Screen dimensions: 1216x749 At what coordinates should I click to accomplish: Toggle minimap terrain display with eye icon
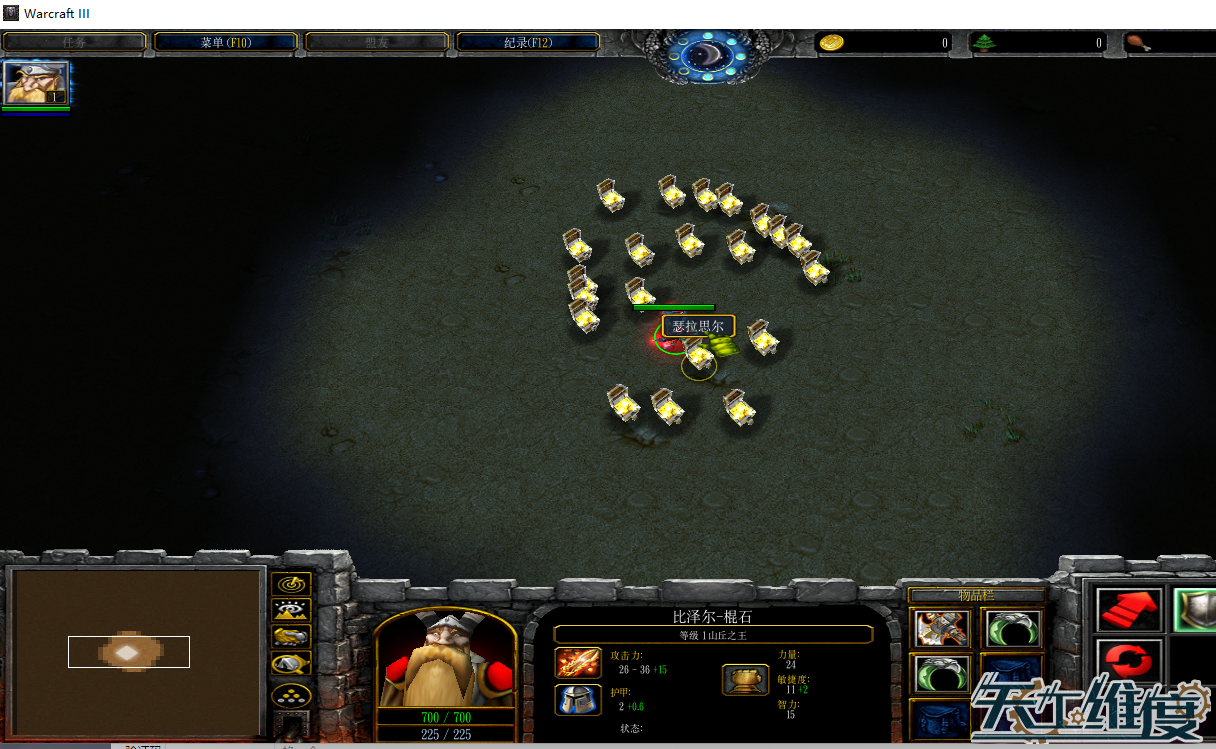pos(291,610)
